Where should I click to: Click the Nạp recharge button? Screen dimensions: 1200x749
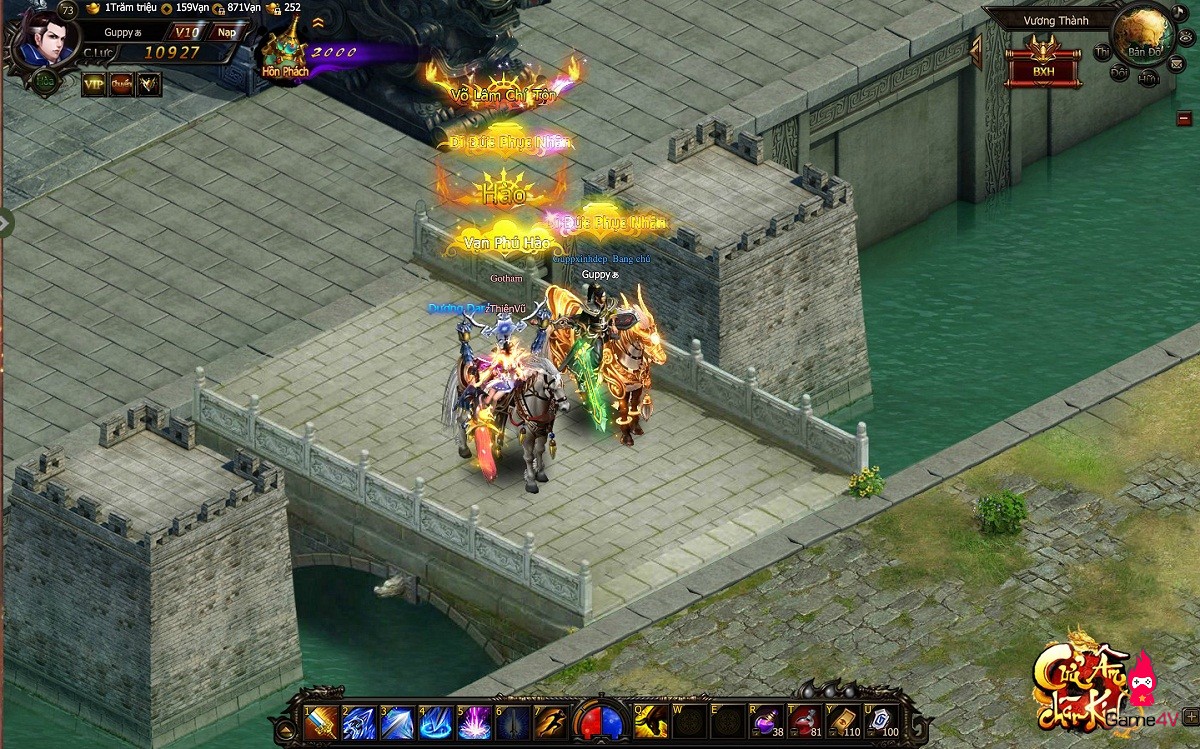click(x=227, y=33)
